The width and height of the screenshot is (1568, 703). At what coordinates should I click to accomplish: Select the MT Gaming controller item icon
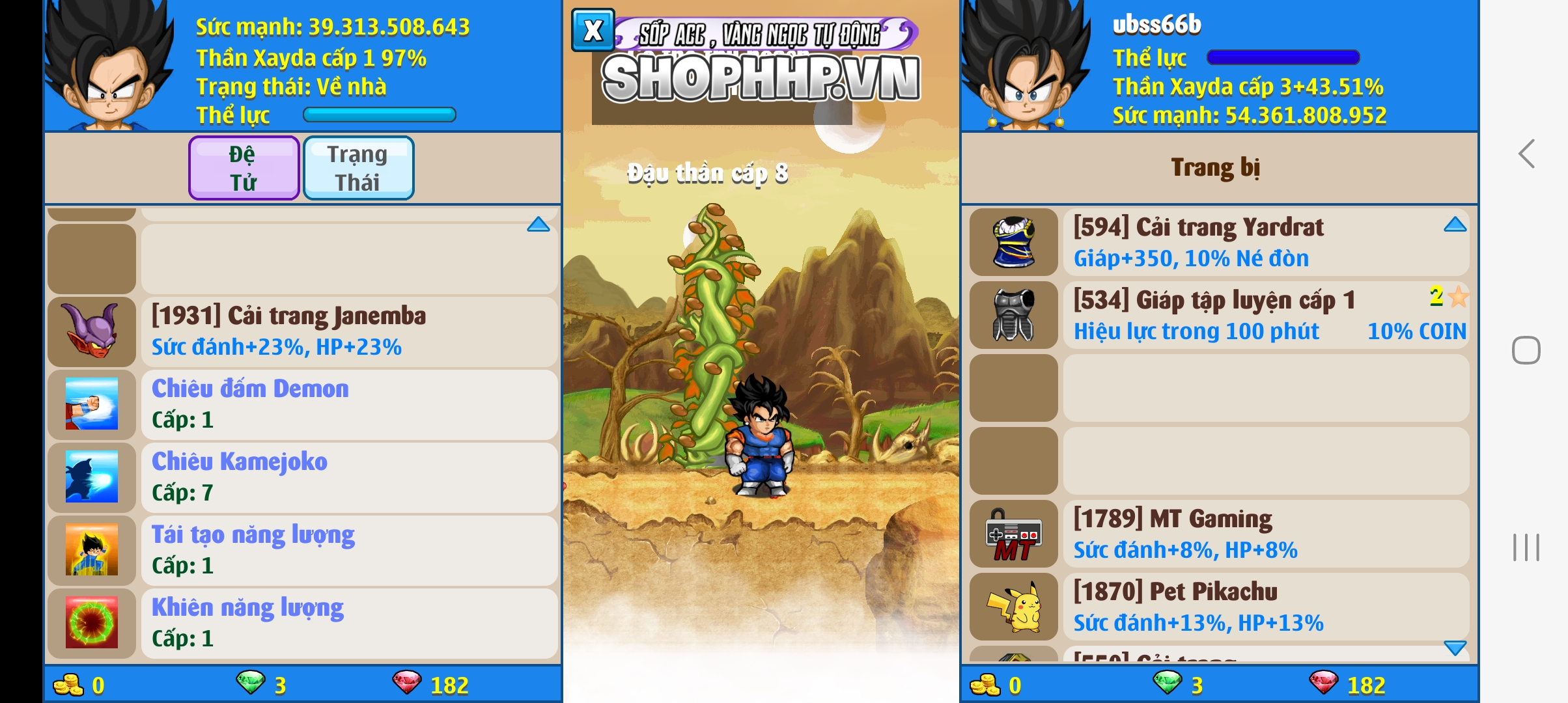(1014, 535)
